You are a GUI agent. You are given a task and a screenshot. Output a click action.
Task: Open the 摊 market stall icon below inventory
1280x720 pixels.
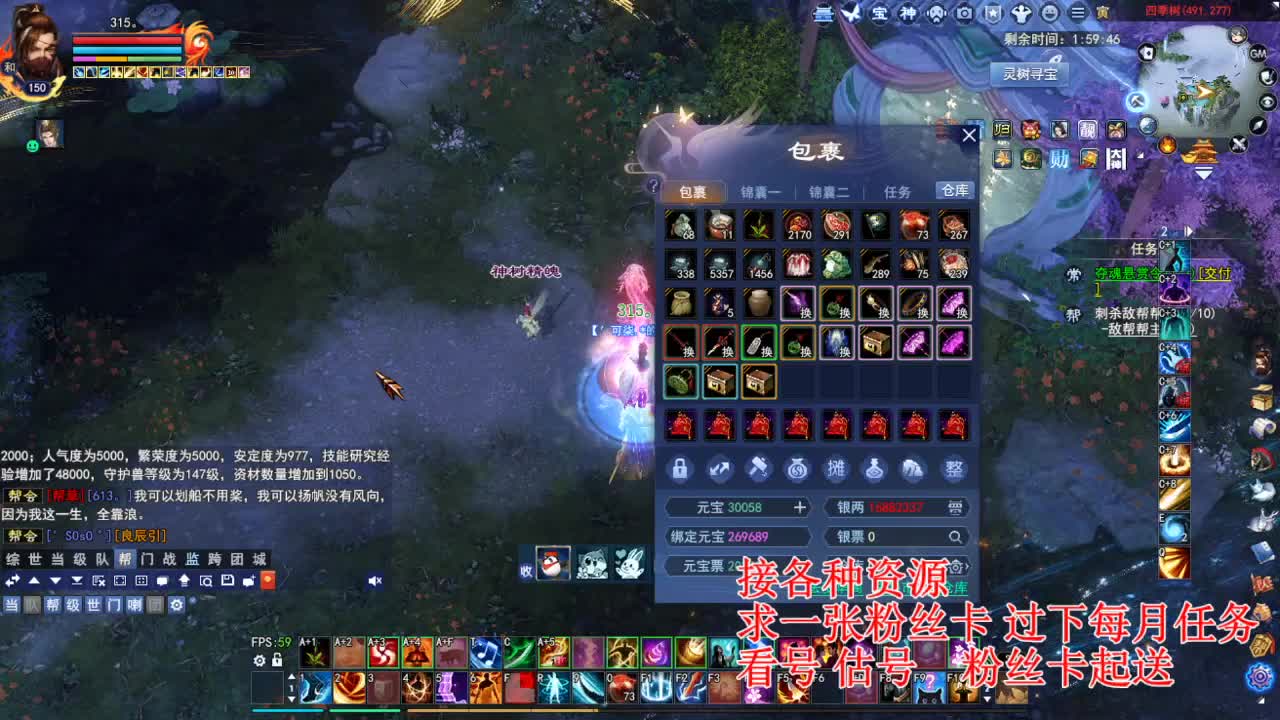coord(838,469)
